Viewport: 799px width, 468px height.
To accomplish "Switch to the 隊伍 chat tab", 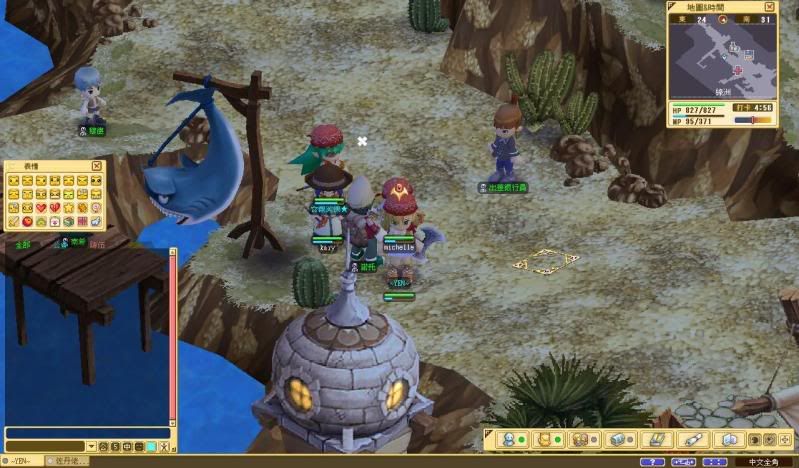I will (x=96, y=242).
